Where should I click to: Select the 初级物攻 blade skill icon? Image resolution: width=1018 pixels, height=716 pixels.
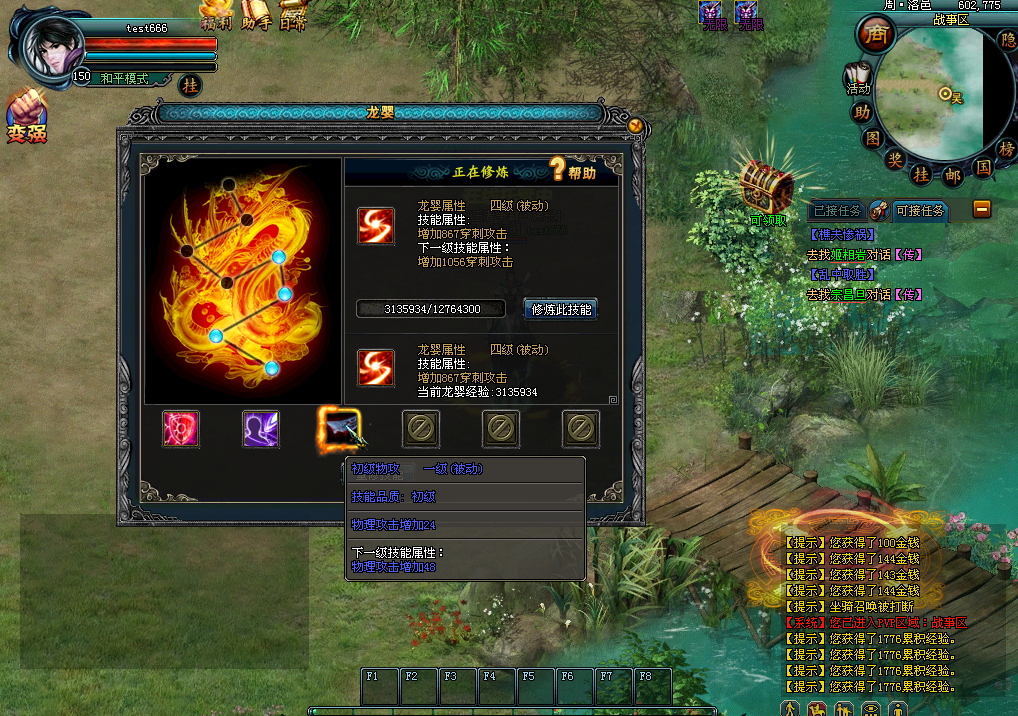338,428
